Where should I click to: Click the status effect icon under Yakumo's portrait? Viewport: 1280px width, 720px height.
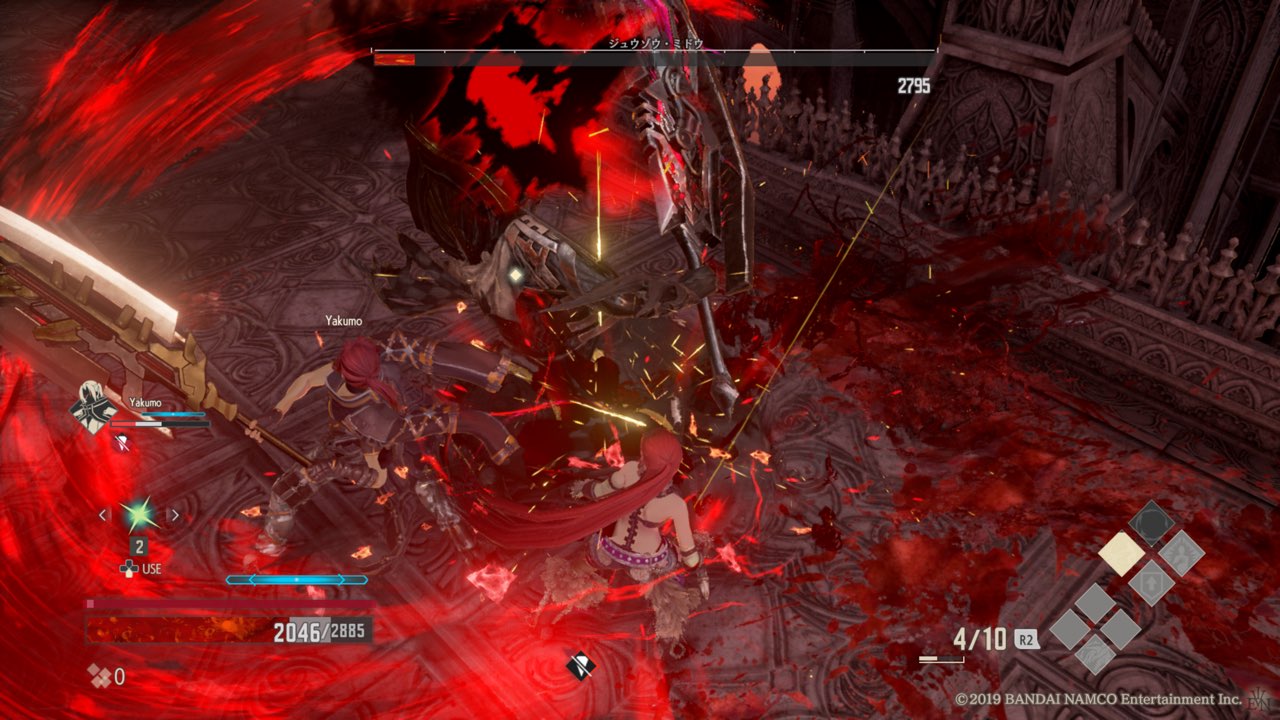click(122, 441)
